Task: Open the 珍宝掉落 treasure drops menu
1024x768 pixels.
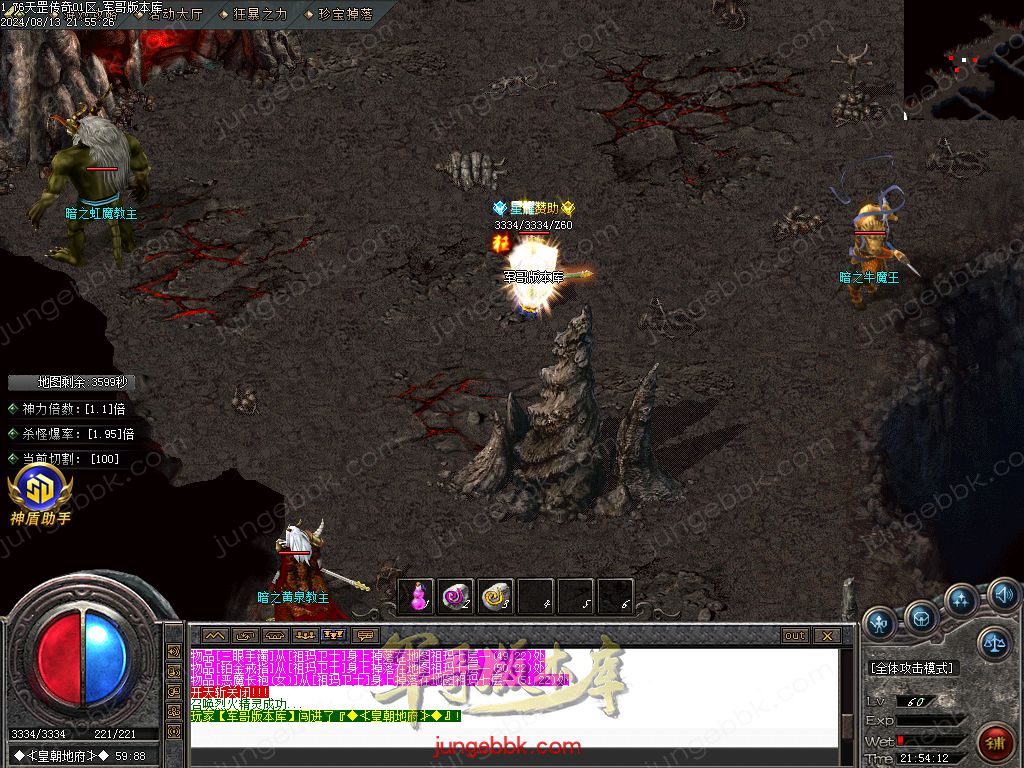Action: pos(344,14)
